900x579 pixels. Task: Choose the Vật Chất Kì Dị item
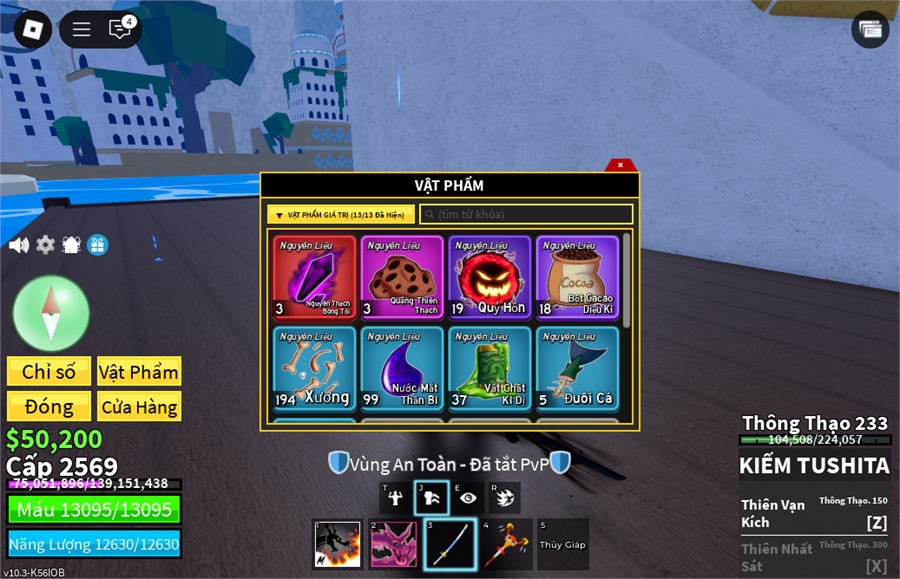(x=489, y=367)
